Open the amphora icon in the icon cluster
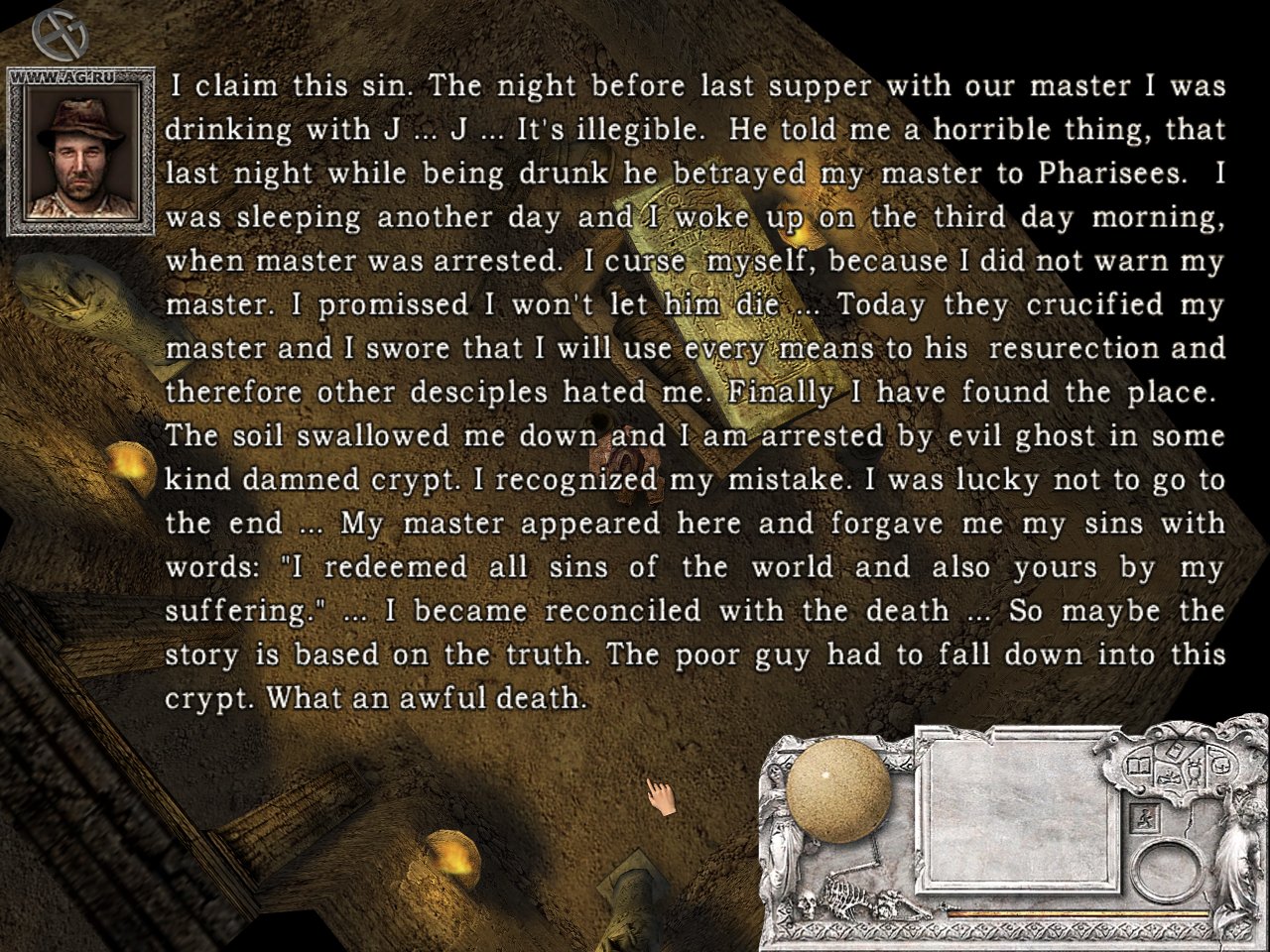This screenshot has height=952, width=1270. coord(1194,771)
